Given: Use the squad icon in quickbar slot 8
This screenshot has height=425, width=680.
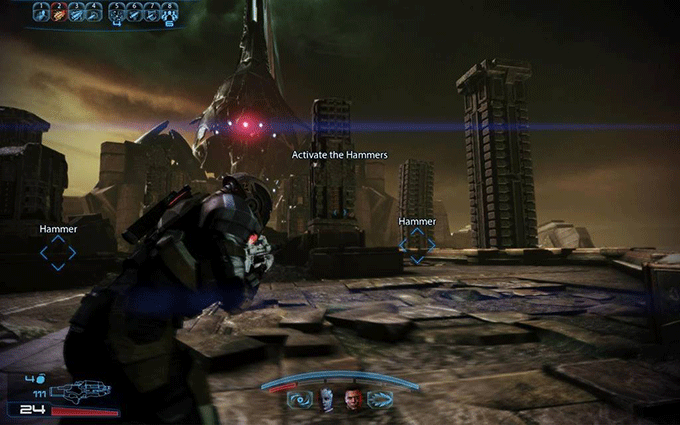Looking at the screenshot, I should click(170, 12).
